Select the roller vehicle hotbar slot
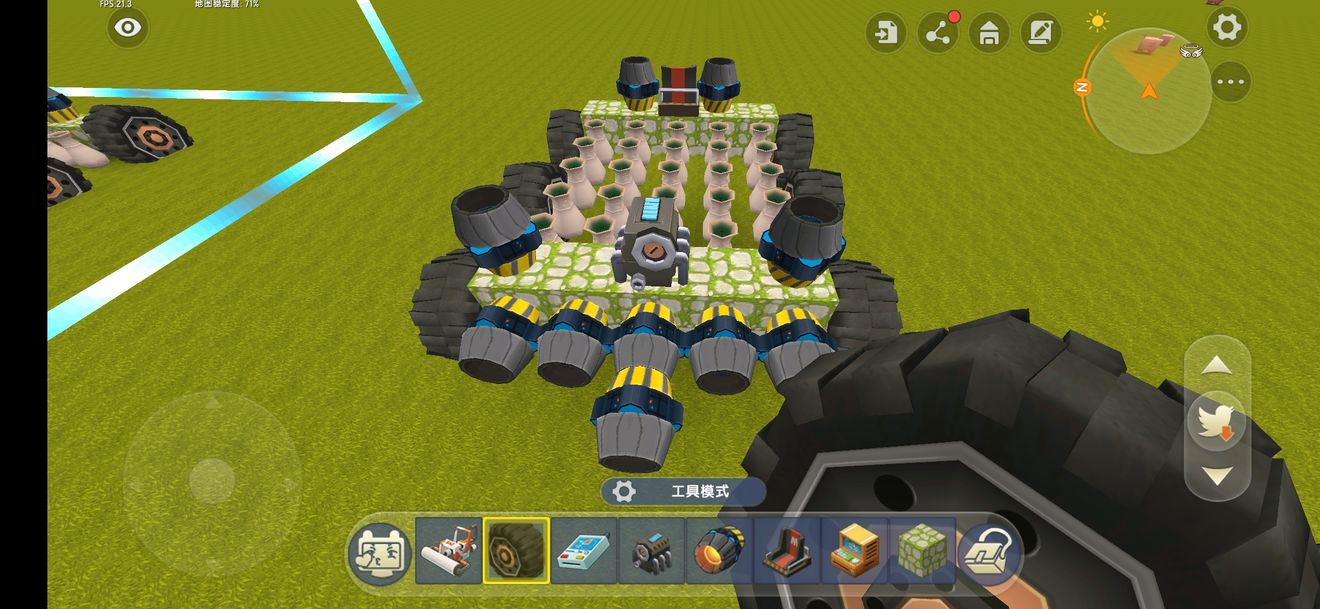The height and width of the screenshot is (609, 1320). [448, 551]
